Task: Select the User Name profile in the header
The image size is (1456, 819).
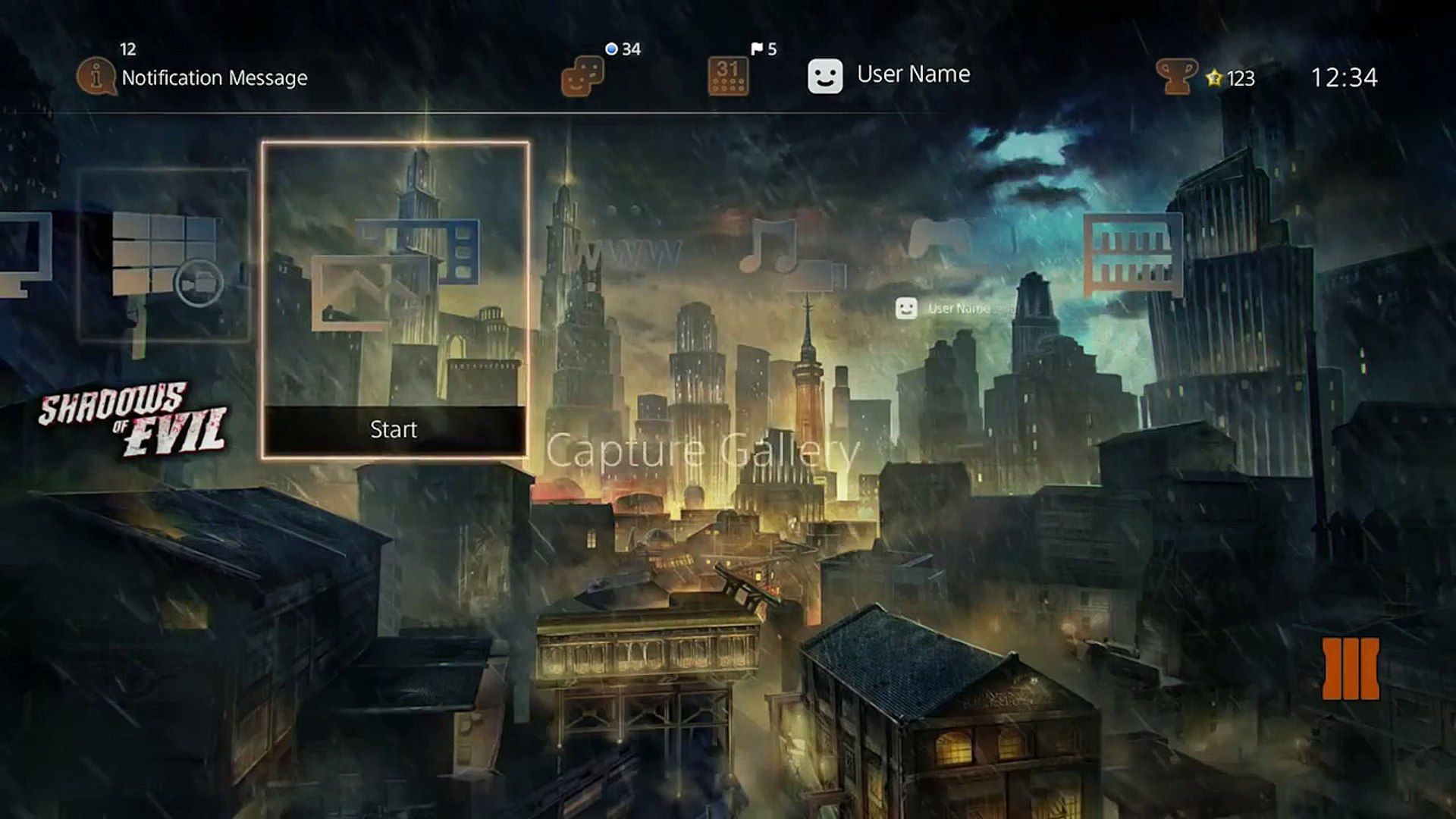Action: click(x=913, y=74)
